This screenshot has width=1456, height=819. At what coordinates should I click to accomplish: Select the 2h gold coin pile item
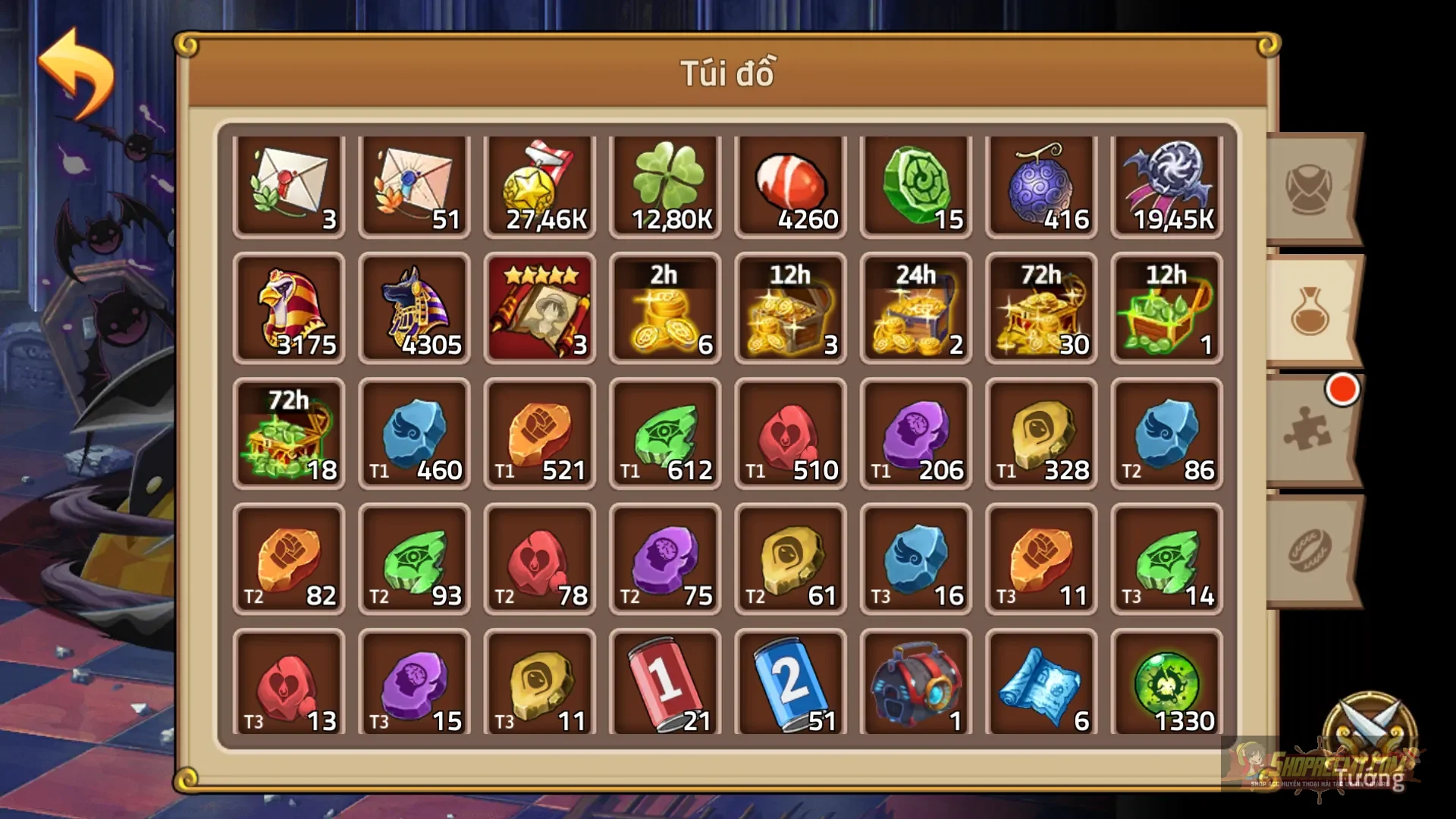click(665, 309)
